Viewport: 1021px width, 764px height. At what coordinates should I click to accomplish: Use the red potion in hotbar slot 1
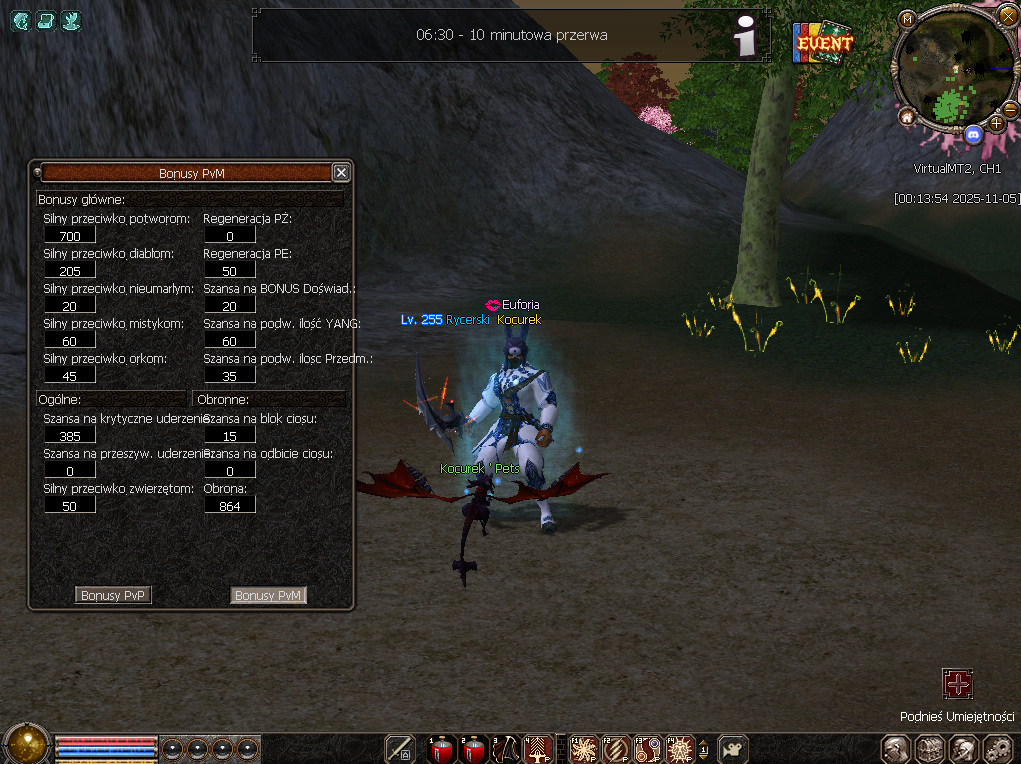(441, 749)
